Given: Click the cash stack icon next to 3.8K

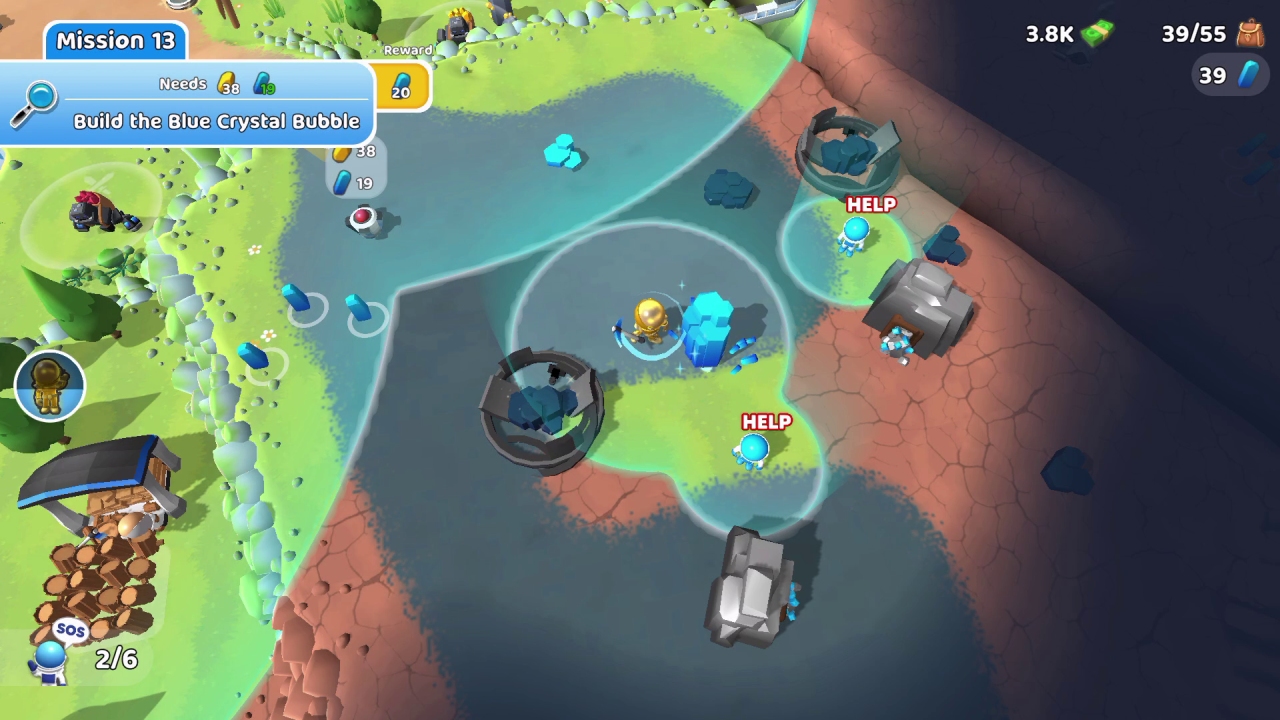Looking at the screenshot, I should coord(1096,32).
